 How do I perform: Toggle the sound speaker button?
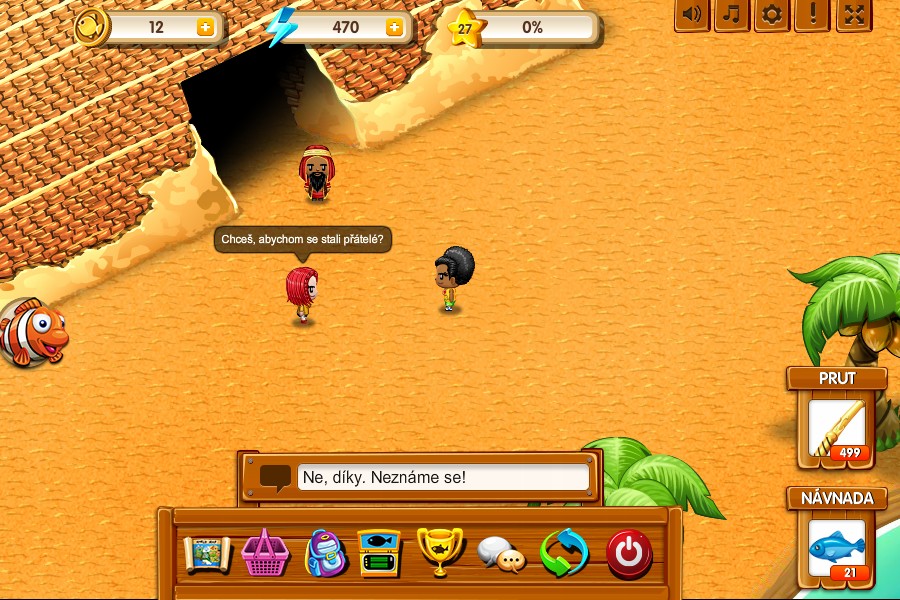point(691,15)
